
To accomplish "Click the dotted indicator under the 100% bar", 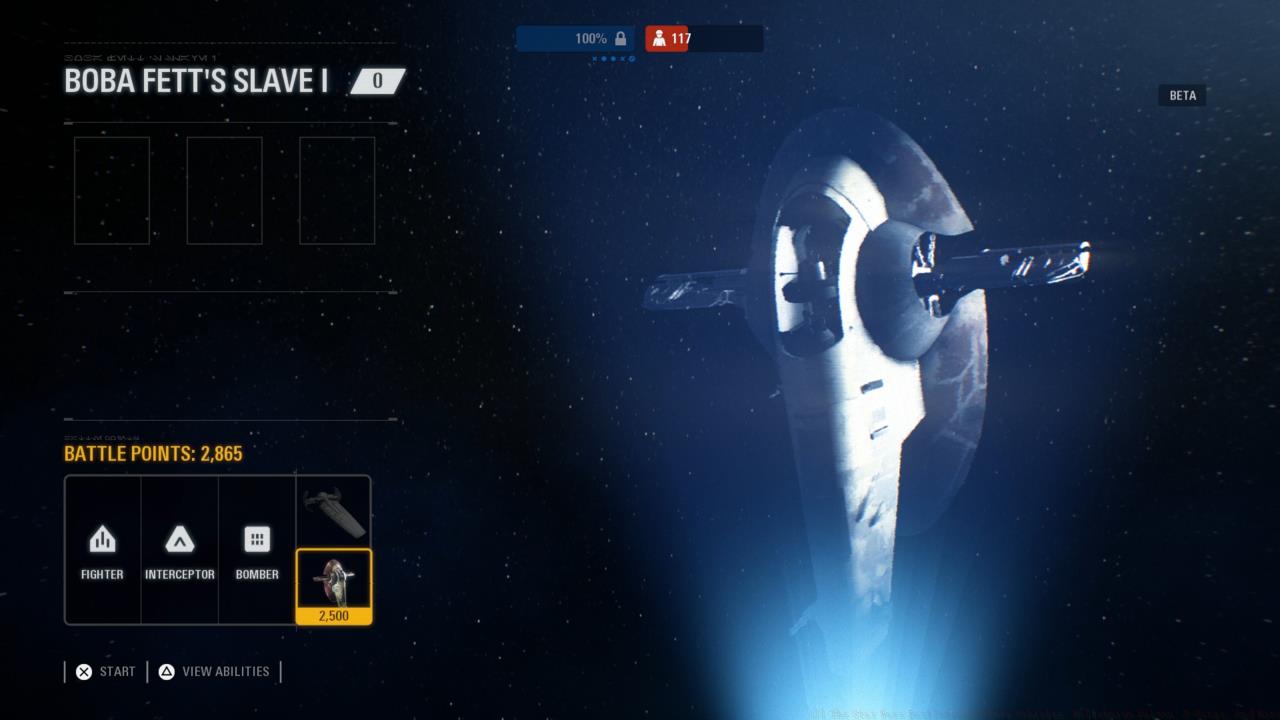I will pos(612,57).
